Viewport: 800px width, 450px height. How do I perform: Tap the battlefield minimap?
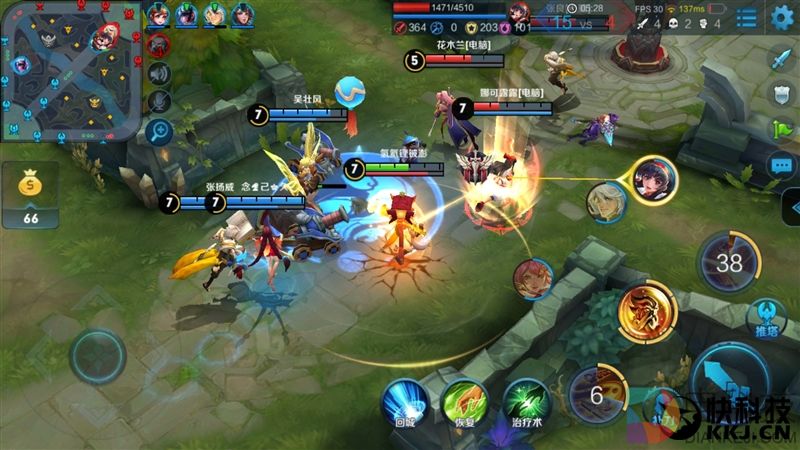pyautogui.click(x=68, y=71)
